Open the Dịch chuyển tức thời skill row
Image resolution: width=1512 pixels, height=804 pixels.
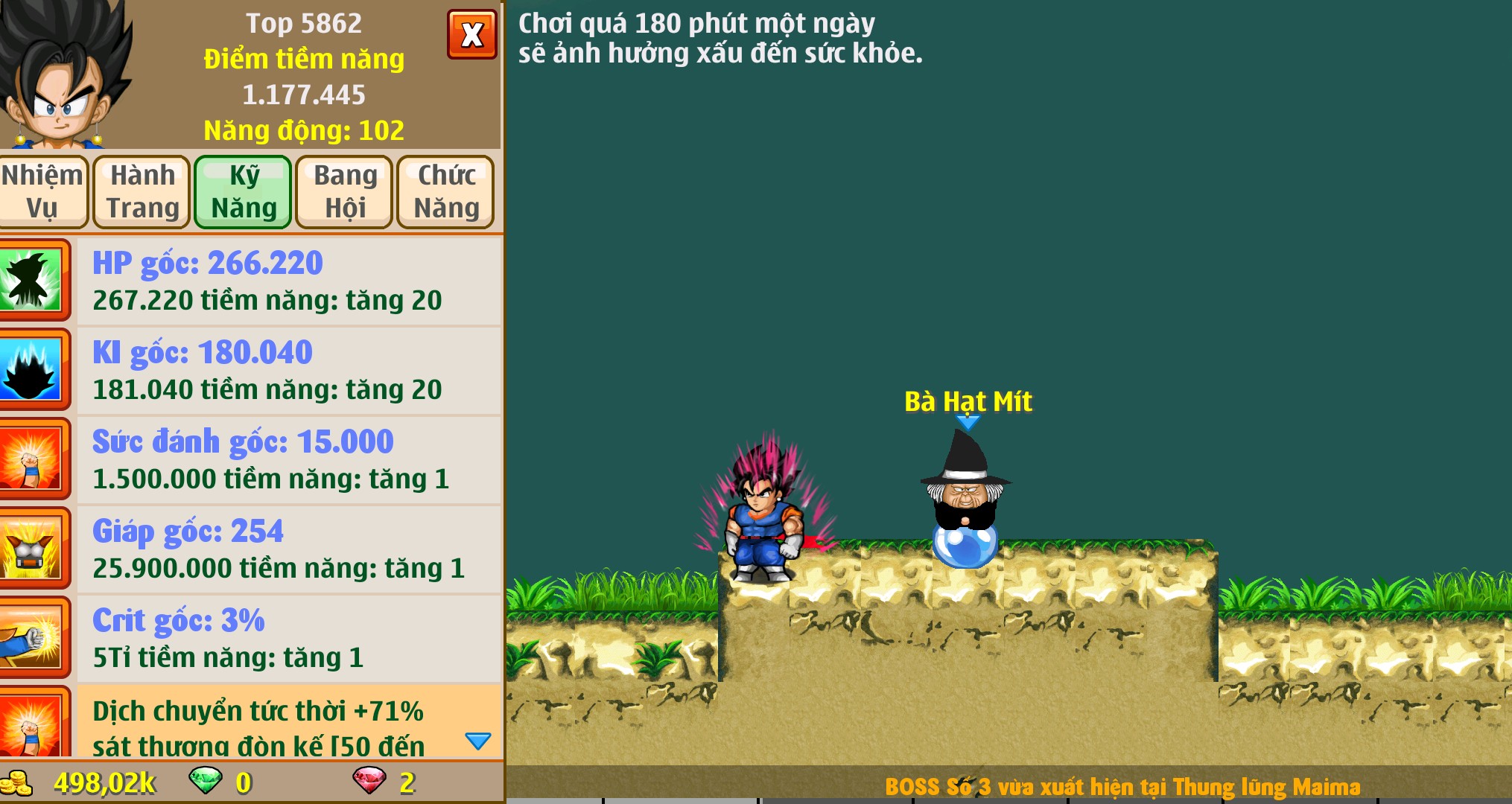click(x=268, y=722)
